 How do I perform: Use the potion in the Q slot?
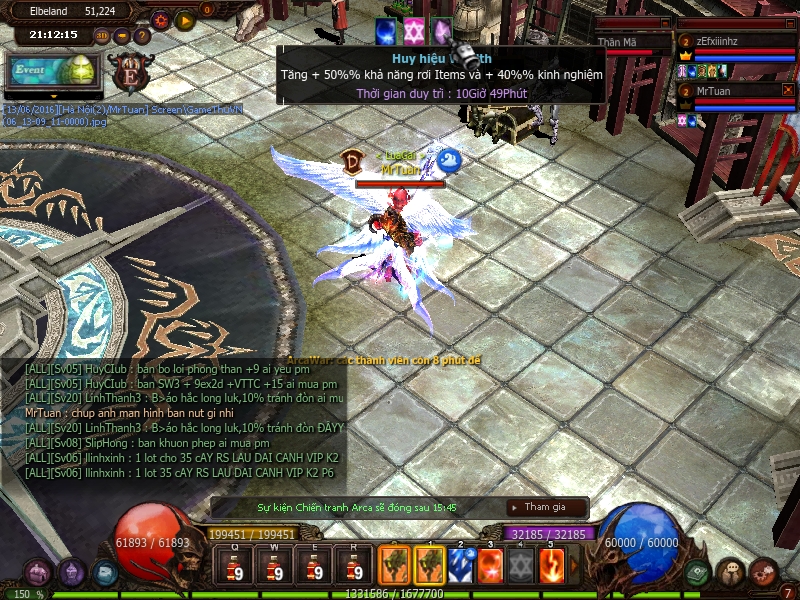(236, 565)
